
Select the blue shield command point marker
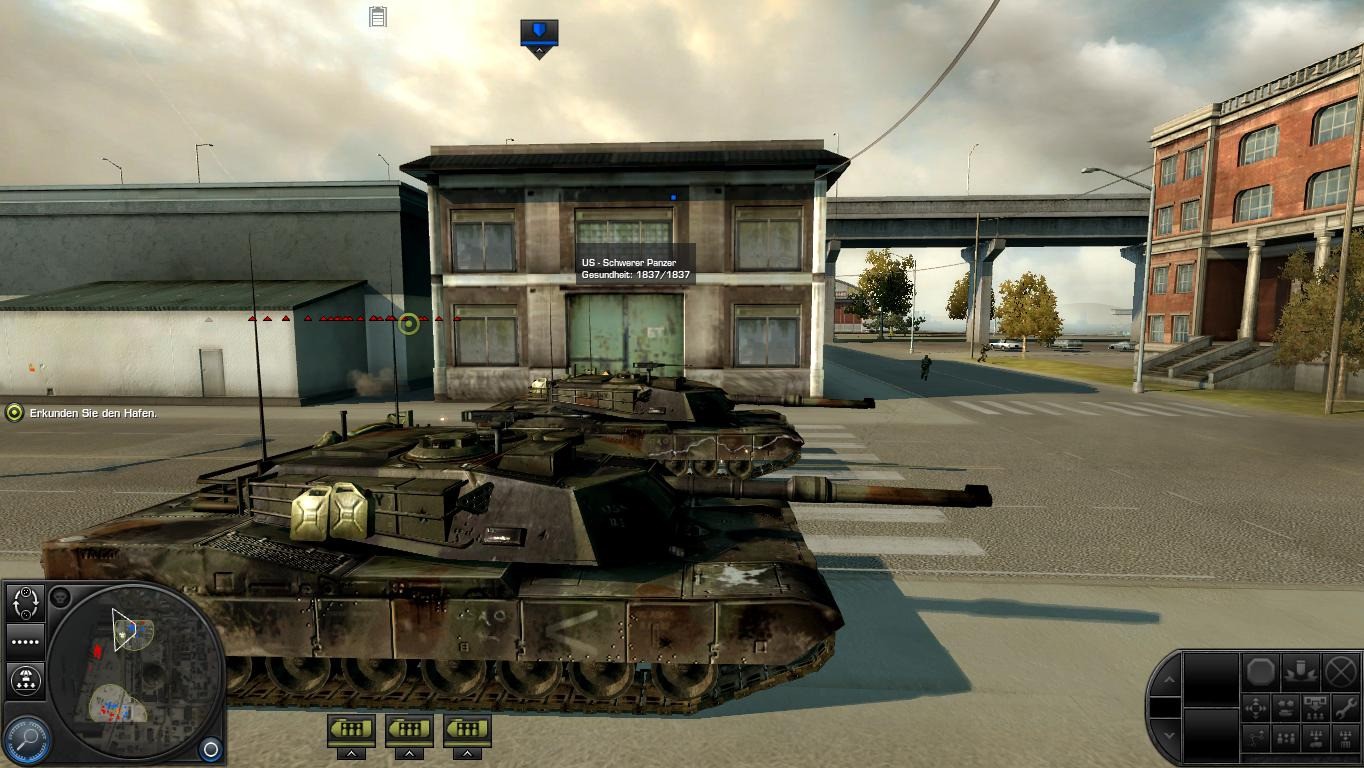pos(539,33)
